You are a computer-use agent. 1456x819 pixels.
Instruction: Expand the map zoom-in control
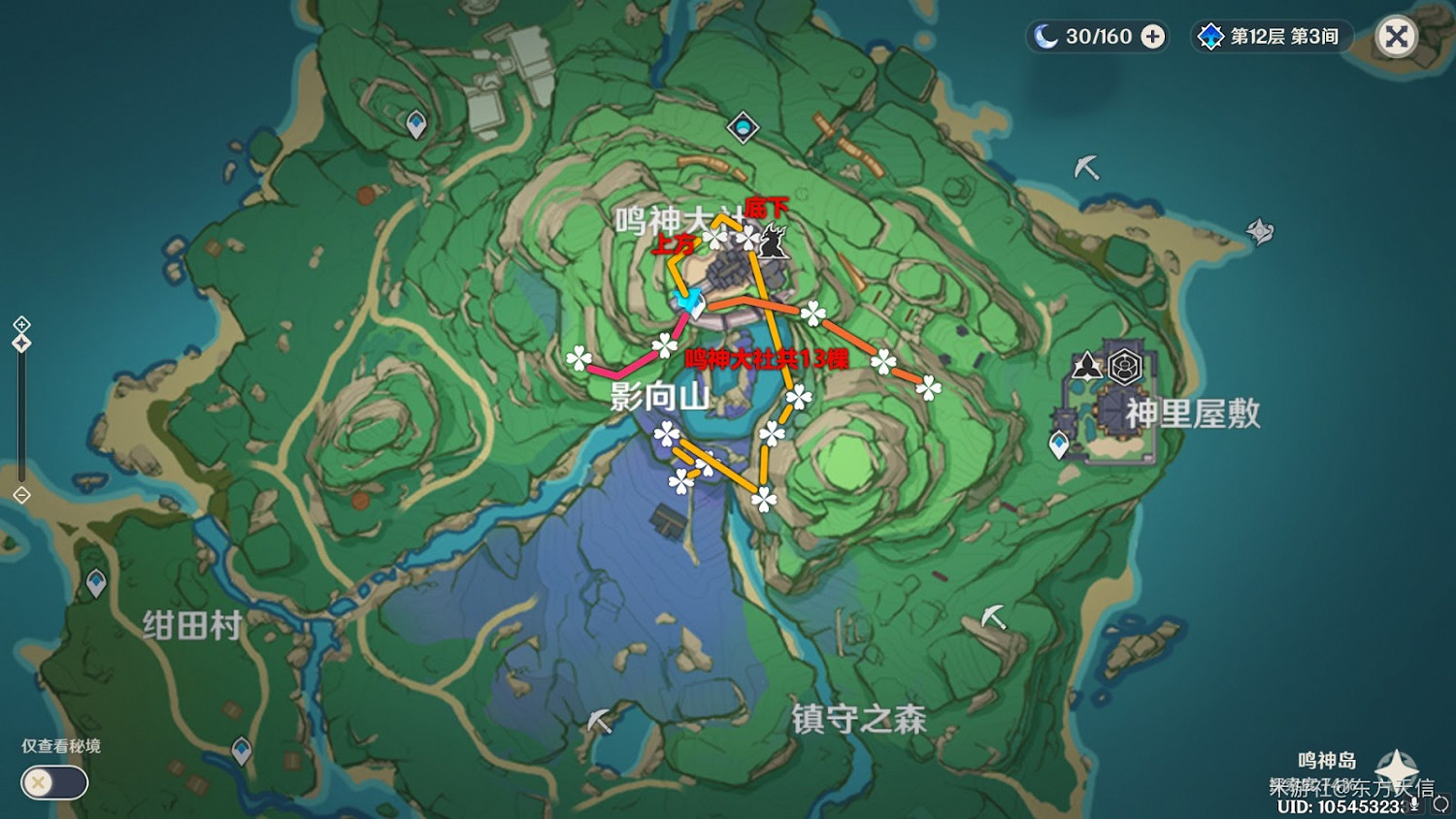(21, 324)
